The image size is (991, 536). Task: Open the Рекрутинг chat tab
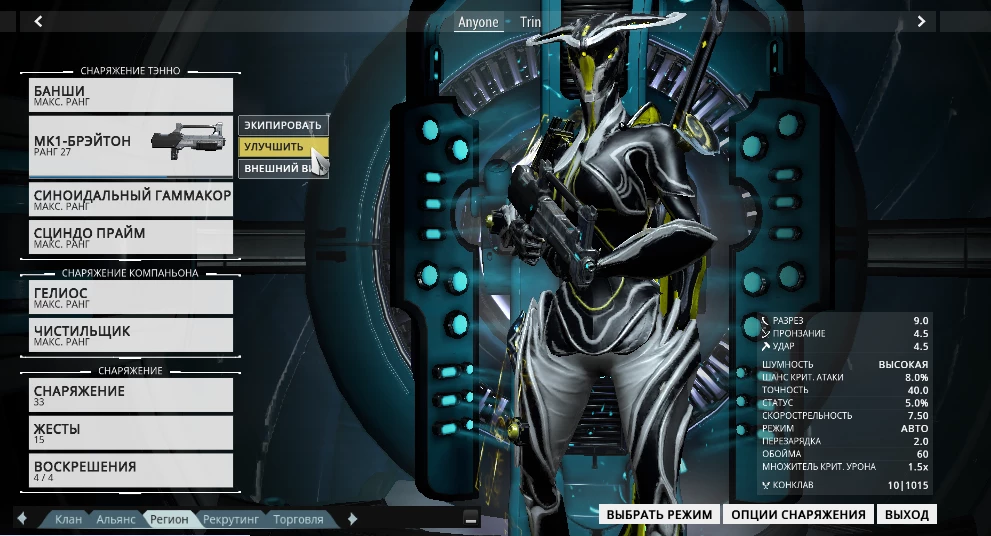(x=231, y=520)
